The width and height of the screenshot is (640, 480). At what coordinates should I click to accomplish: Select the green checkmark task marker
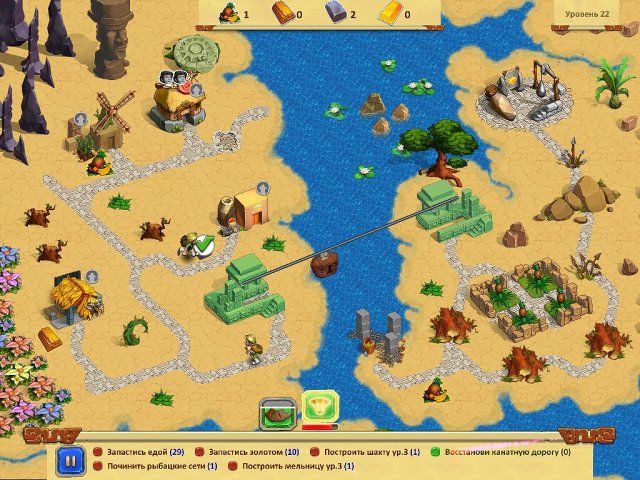(x=204, y=244)
